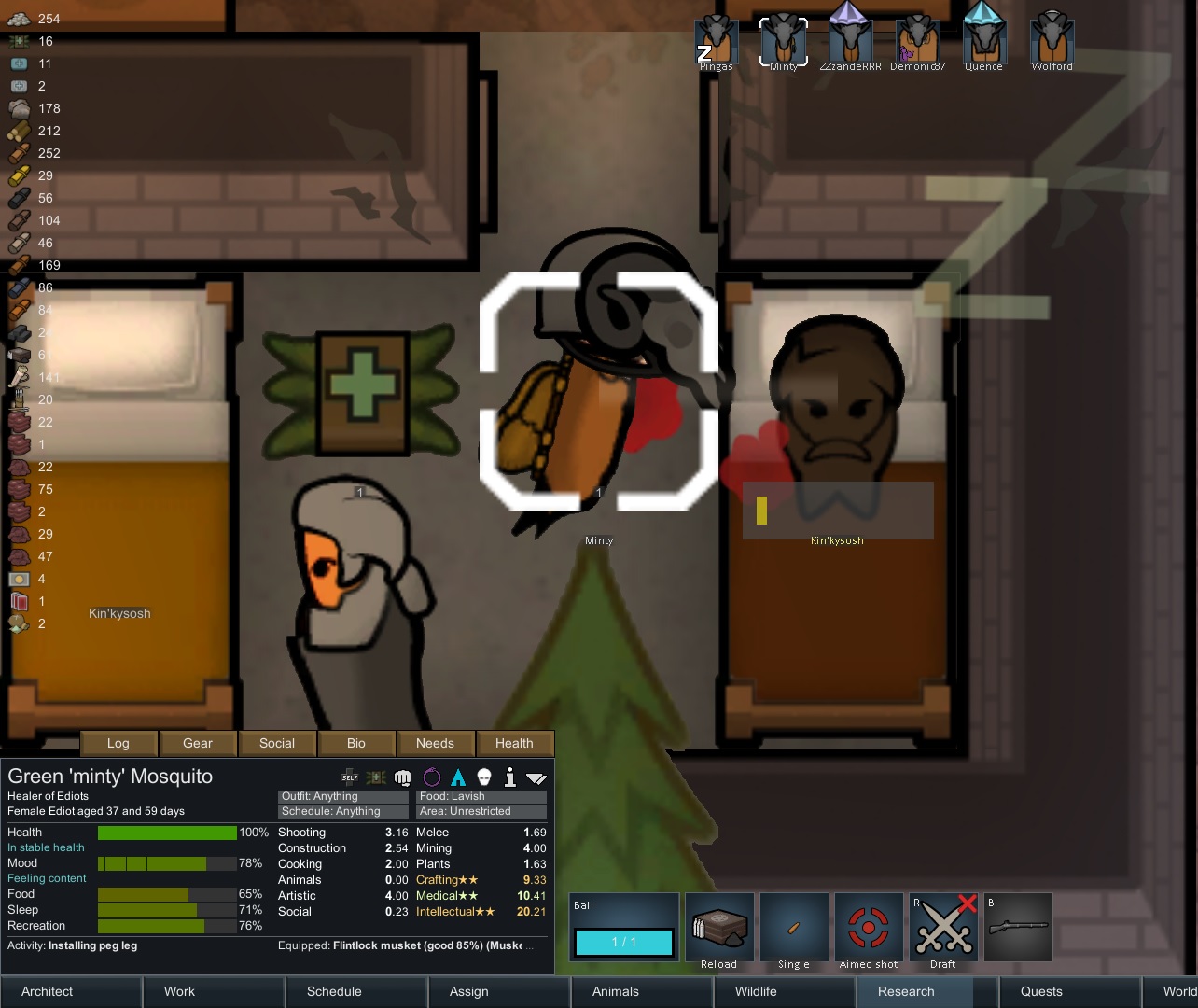
Task: Change the Food: Lavish policy
Action: pyautogui.click(x=481, y=796)
